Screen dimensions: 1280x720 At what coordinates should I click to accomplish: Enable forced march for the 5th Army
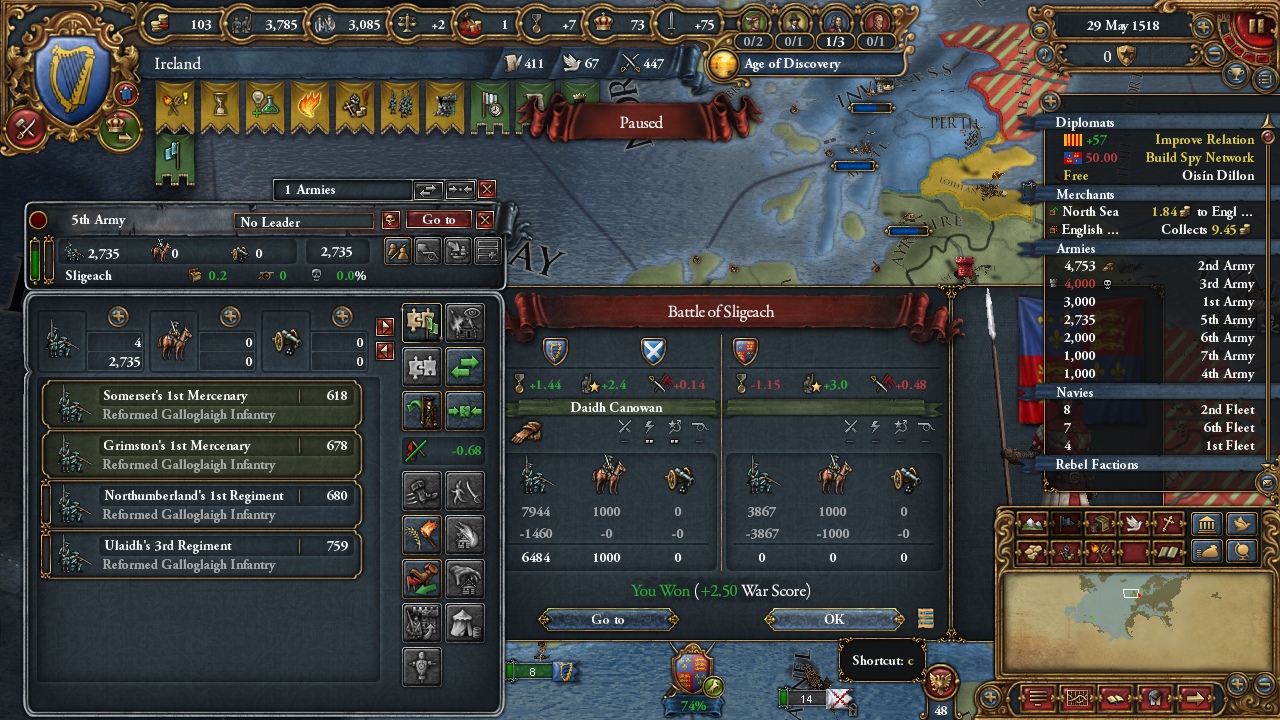coord(422,489)
